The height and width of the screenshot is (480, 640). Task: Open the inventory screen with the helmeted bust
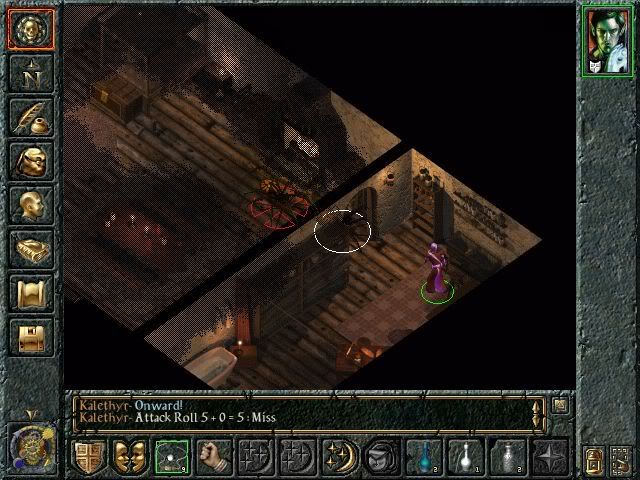click(30, 160)
